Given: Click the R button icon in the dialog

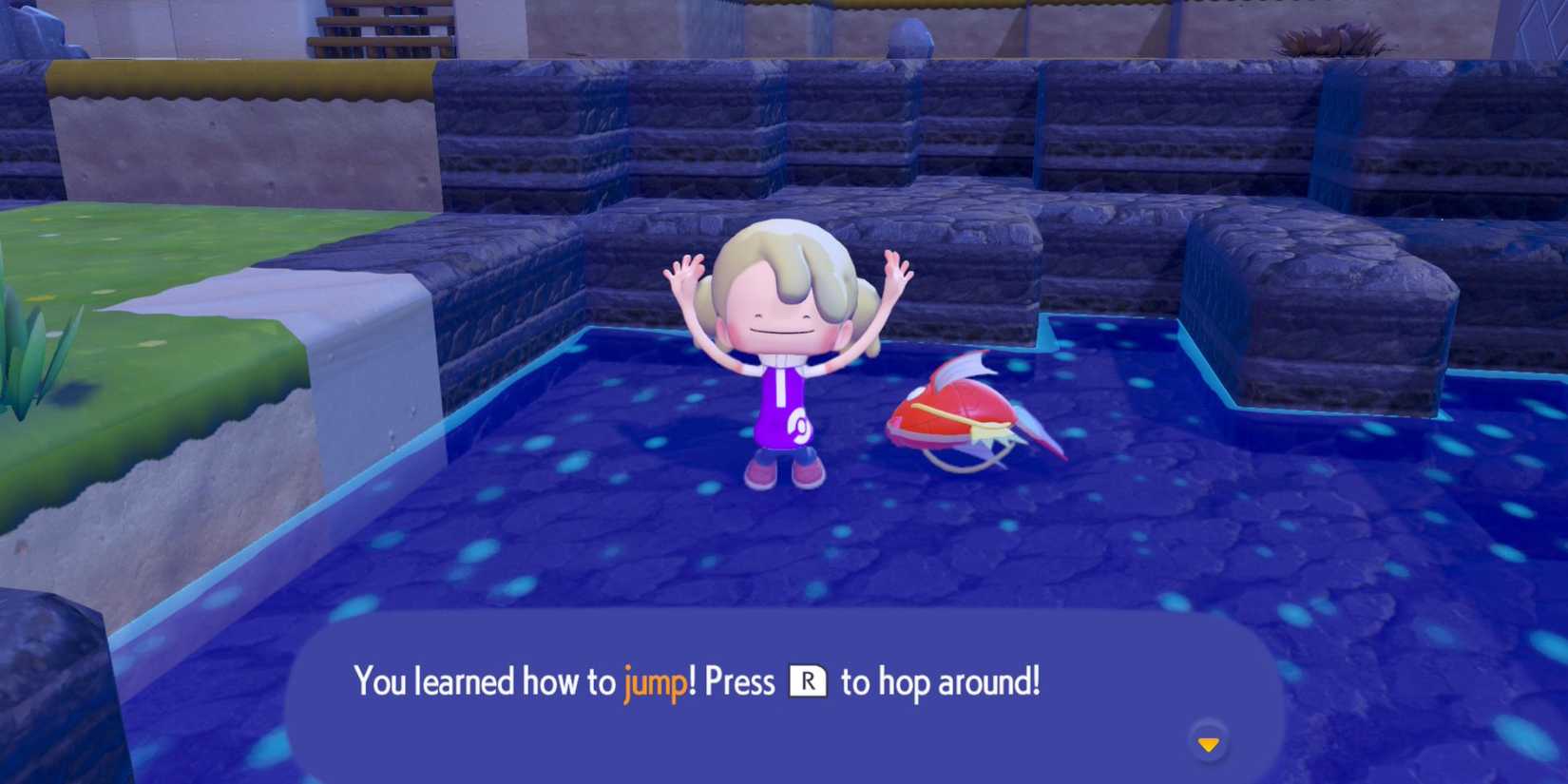Looking at the screenshot, I should pos(809,680).
